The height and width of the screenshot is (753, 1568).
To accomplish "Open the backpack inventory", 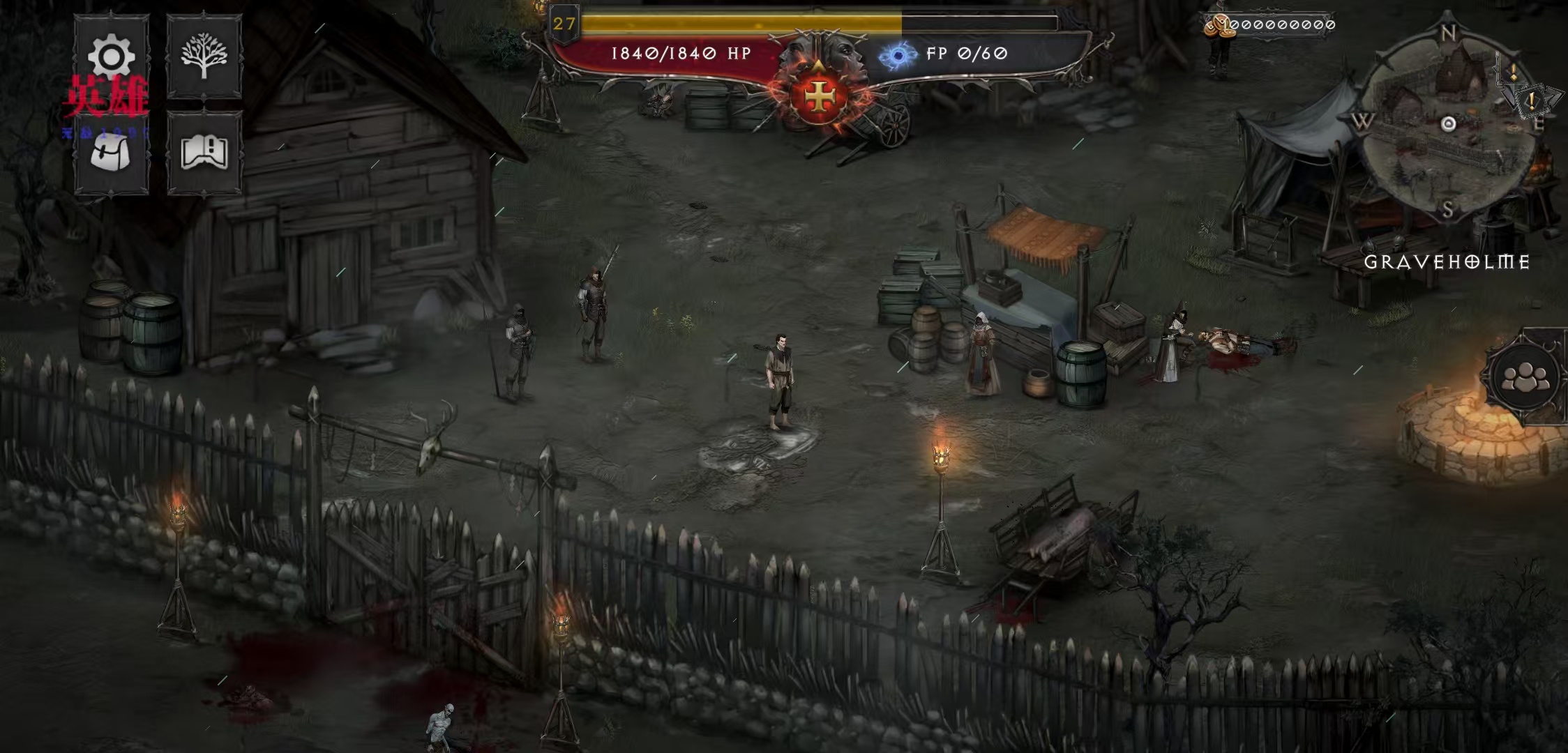I will tap(112, 153).
